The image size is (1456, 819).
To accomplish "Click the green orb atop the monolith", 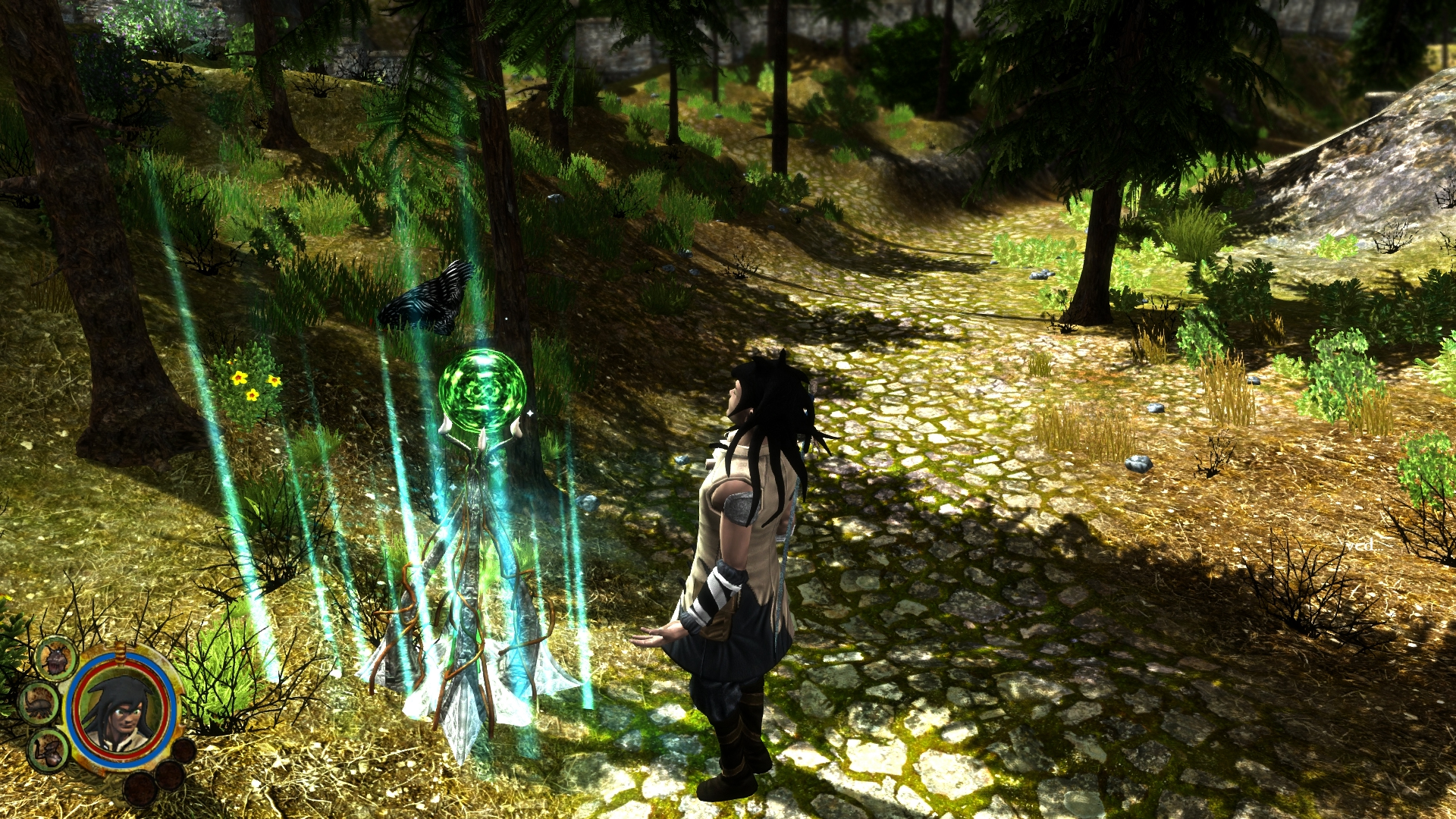I will pos(482,391).
